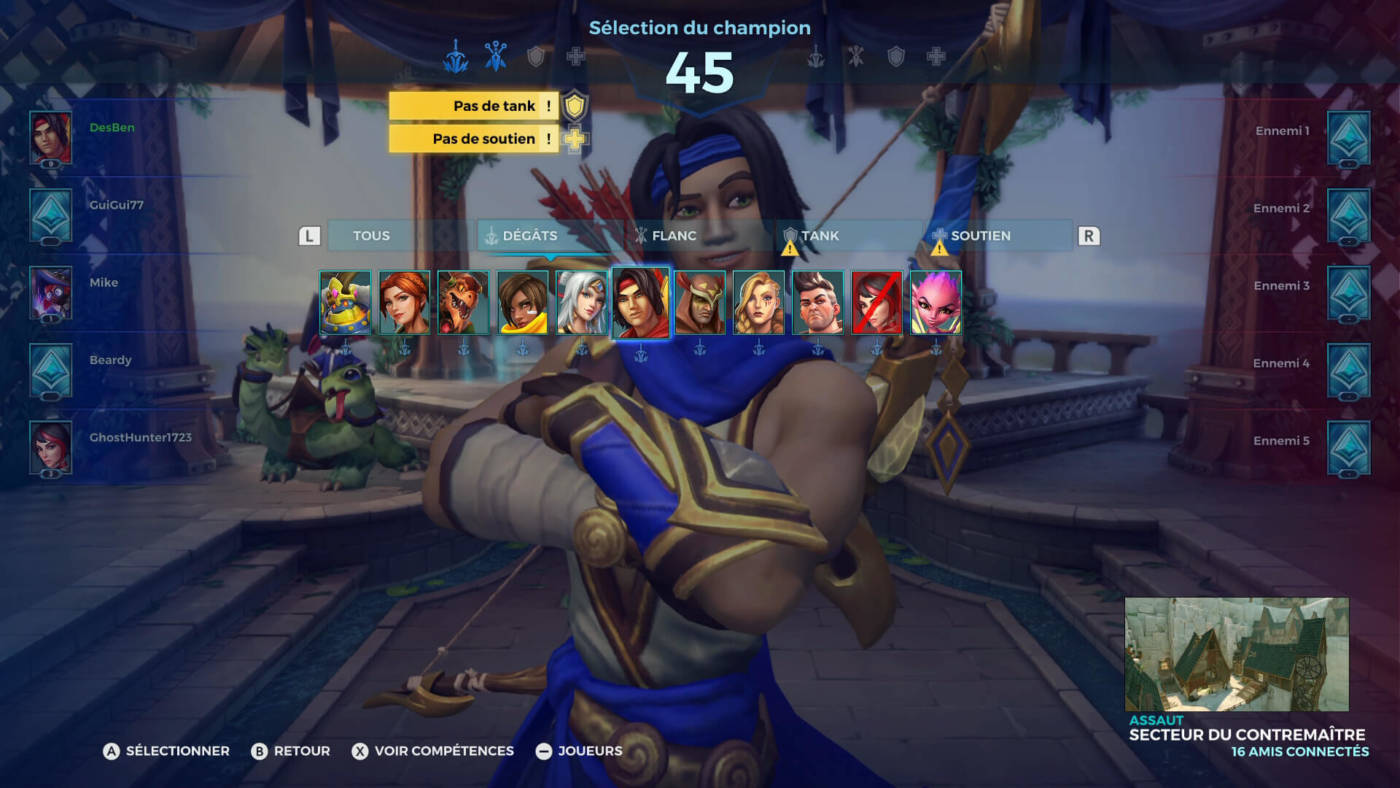Select the highlighted Sha Lin portrait

641,302
